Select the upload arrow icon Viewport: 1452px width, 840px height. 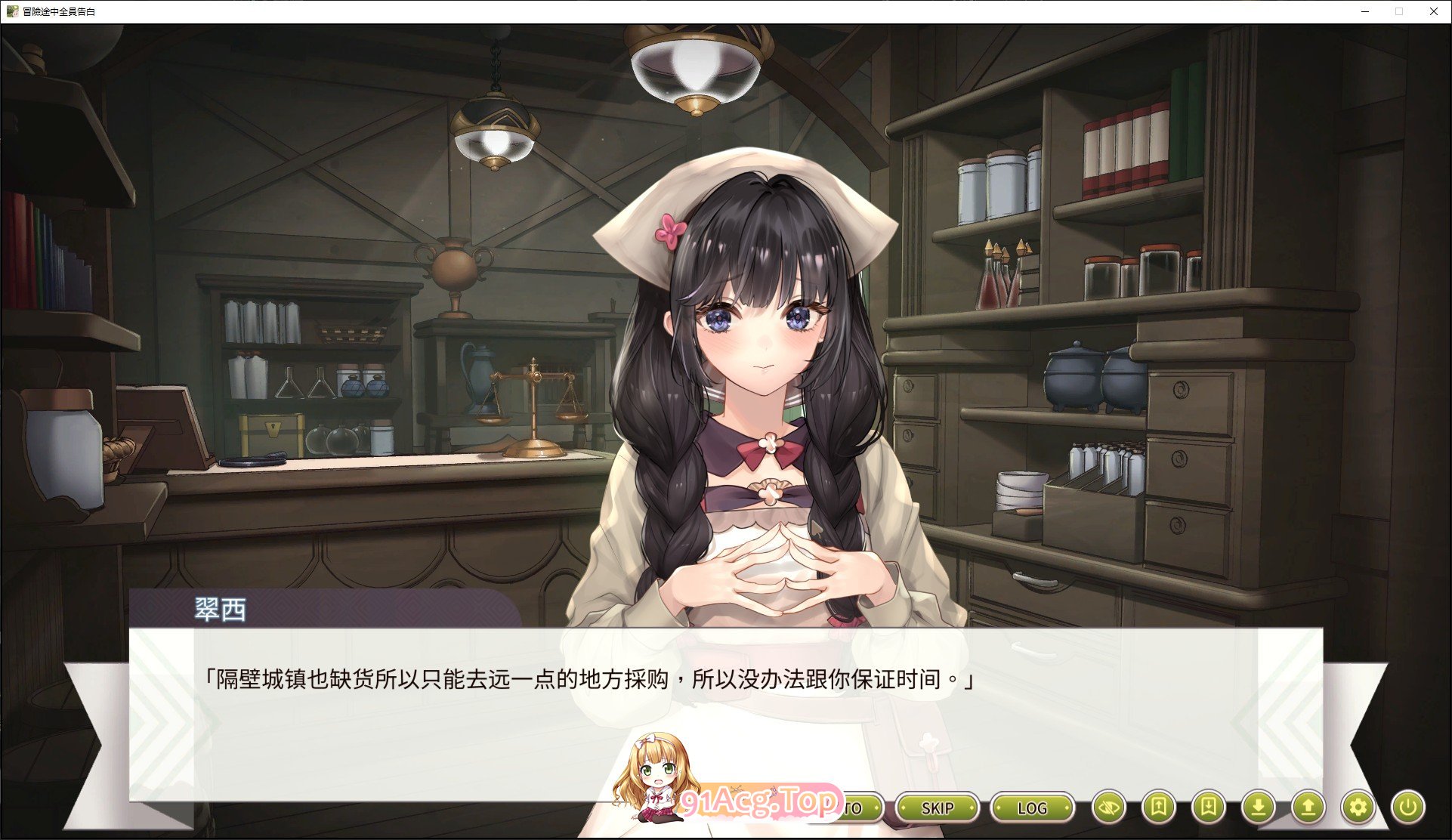pos(1308,808)
